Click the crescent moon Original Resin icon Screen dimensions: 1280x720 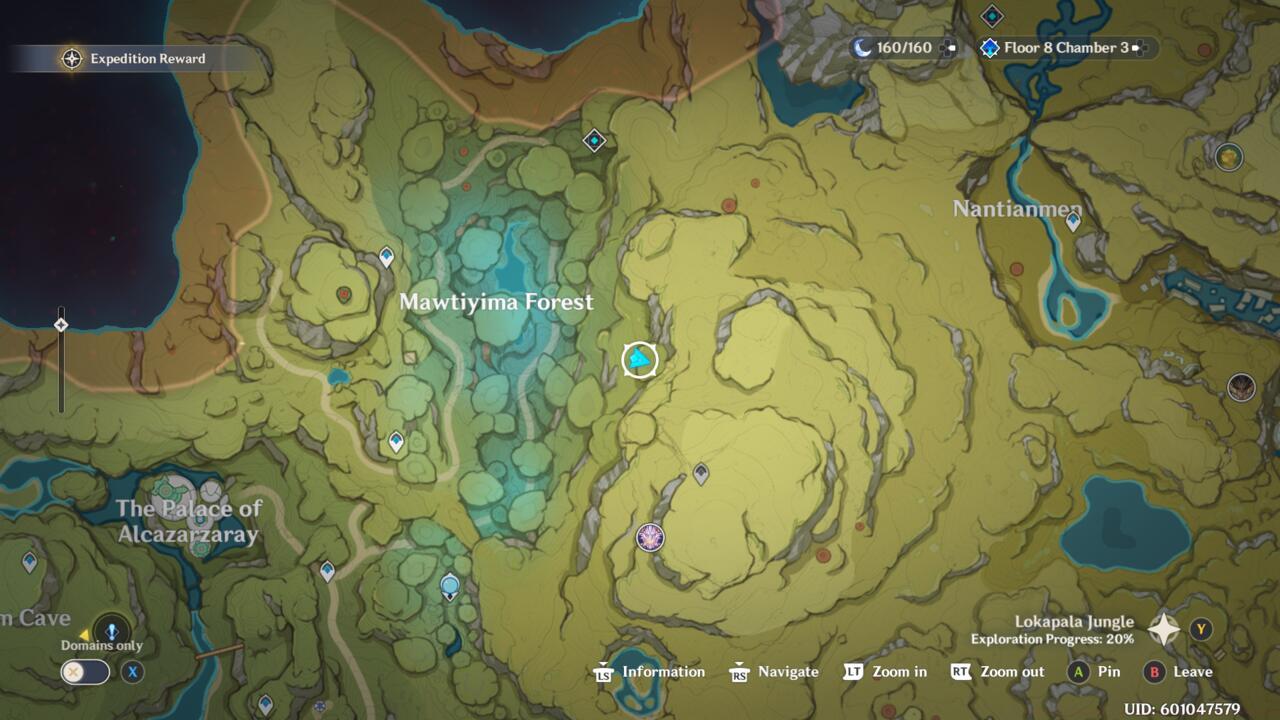[x=862, y=46]
